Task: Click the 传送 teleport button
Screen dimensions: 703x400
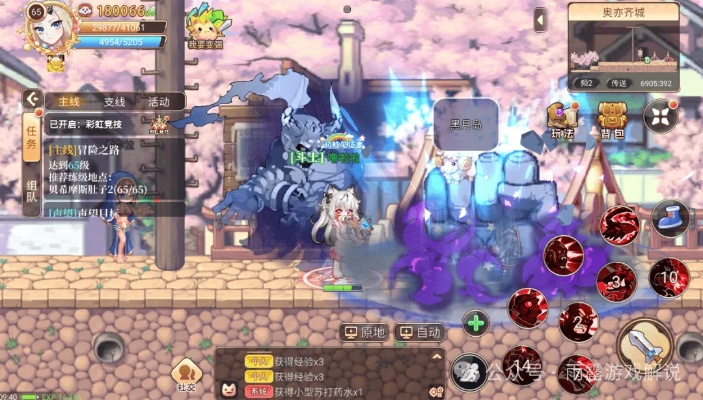Action: [620, 82]
